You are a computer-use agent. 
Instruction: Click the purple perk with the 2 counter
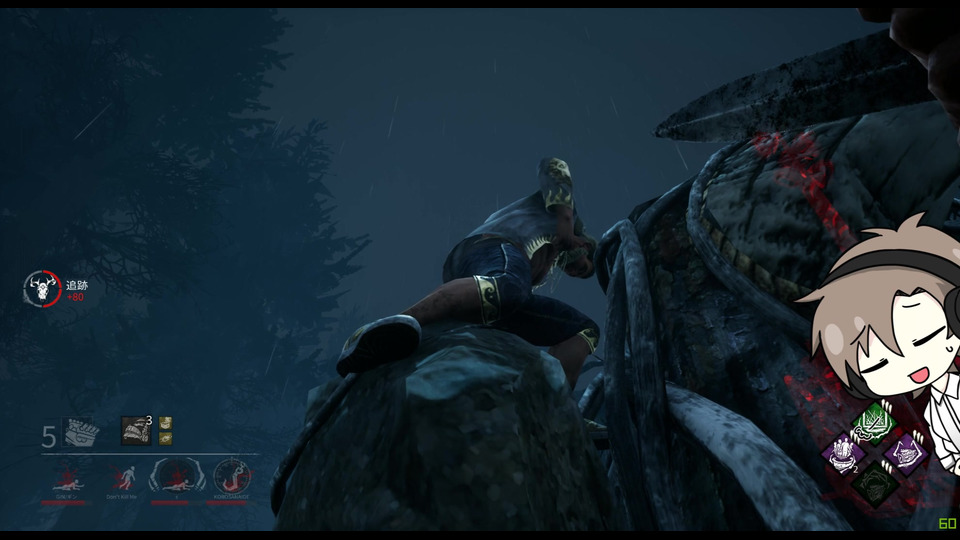click(844, 454)
